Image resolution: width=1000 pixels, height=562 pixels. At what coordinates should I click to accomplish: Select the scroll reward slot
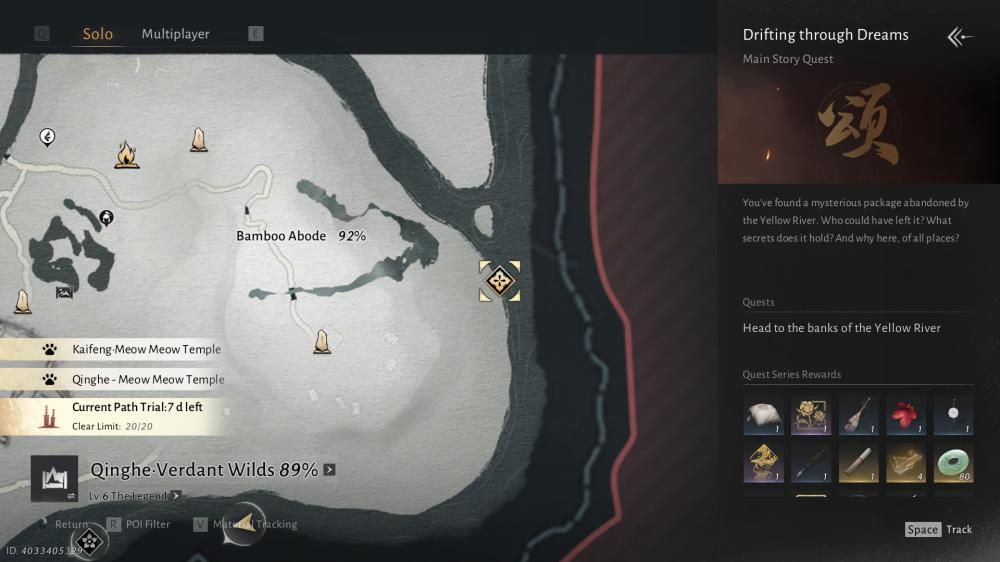click(x=858, y=464)
